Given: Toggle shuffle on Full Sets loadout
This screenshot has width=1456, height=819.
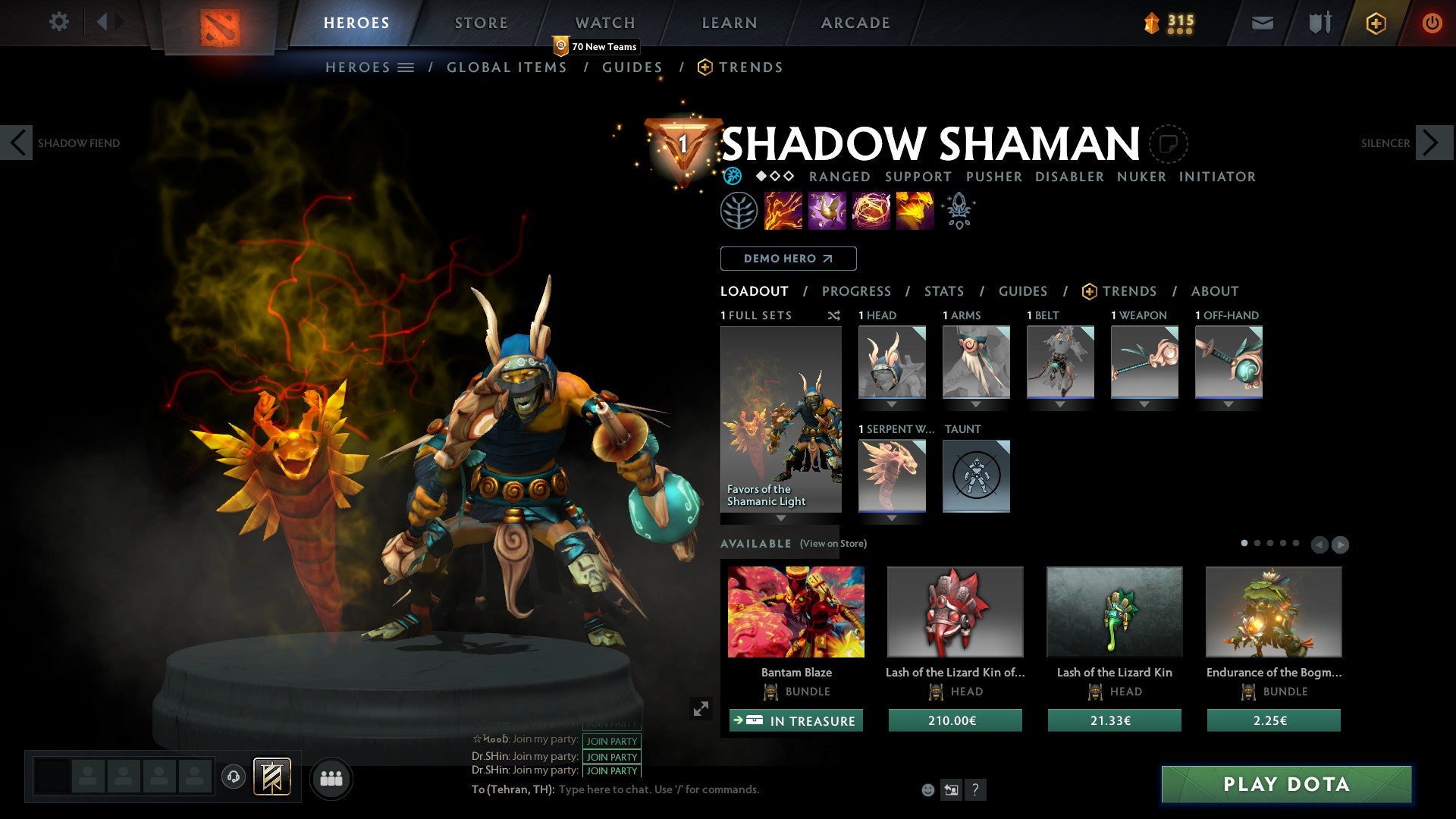Looking at the screenshot, I should point(834,315).
